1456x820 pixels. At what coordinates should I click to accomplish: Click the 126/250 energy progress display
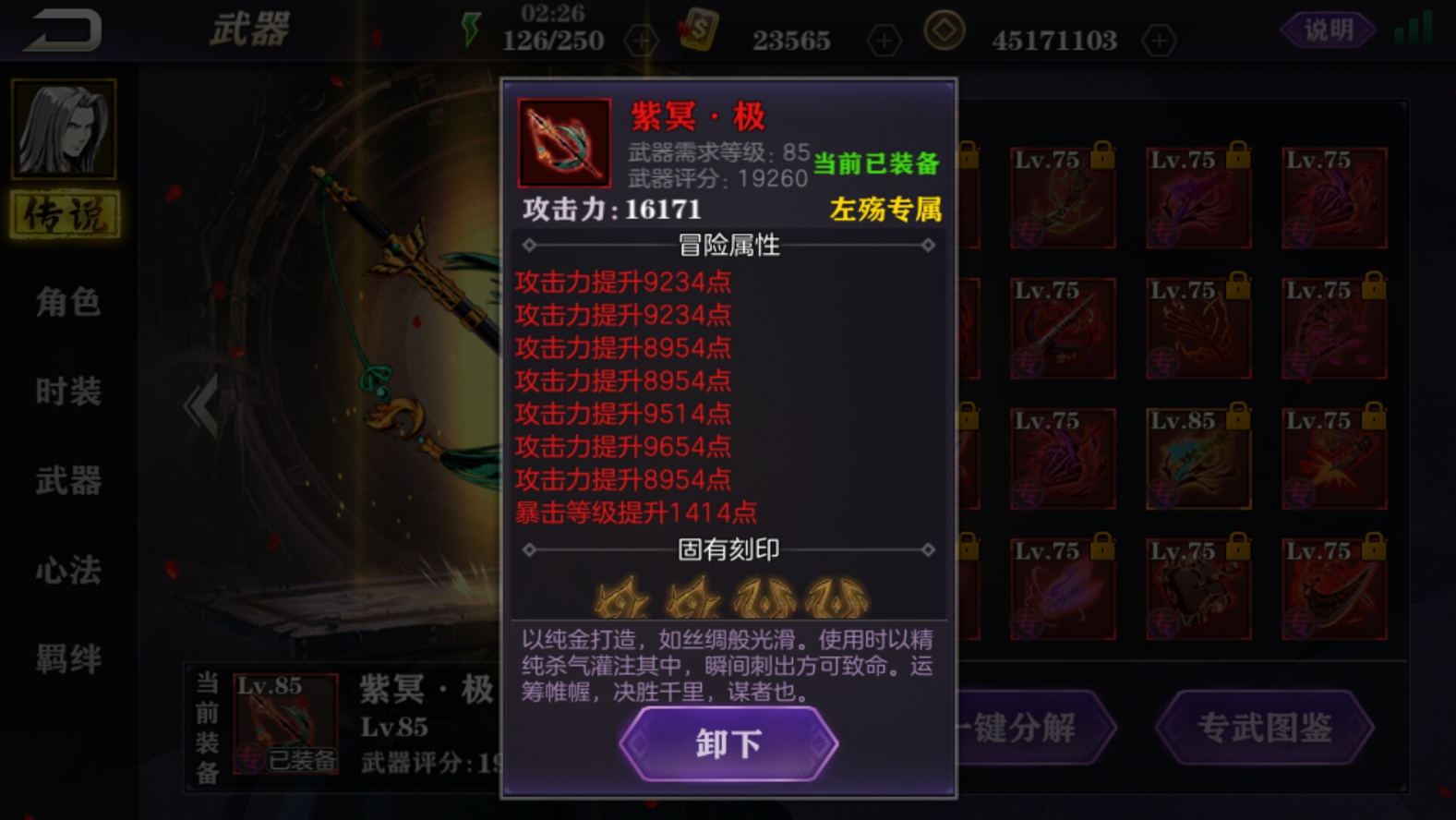[x=551, y=41]
